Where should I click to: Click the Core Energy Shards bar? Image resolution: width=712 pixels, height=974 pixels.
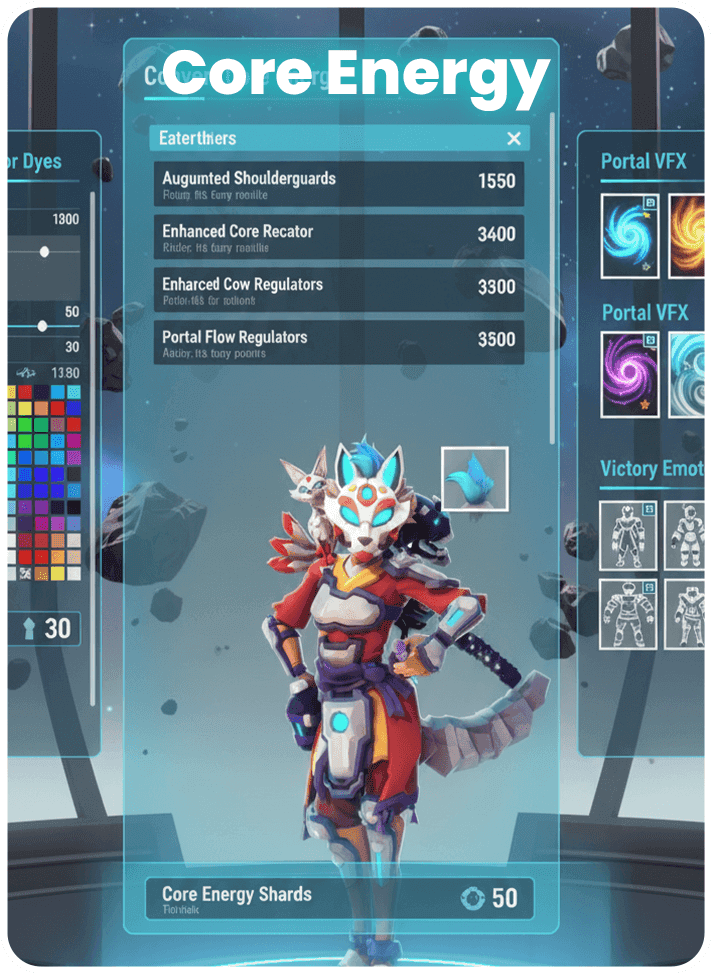pos(339,898)
